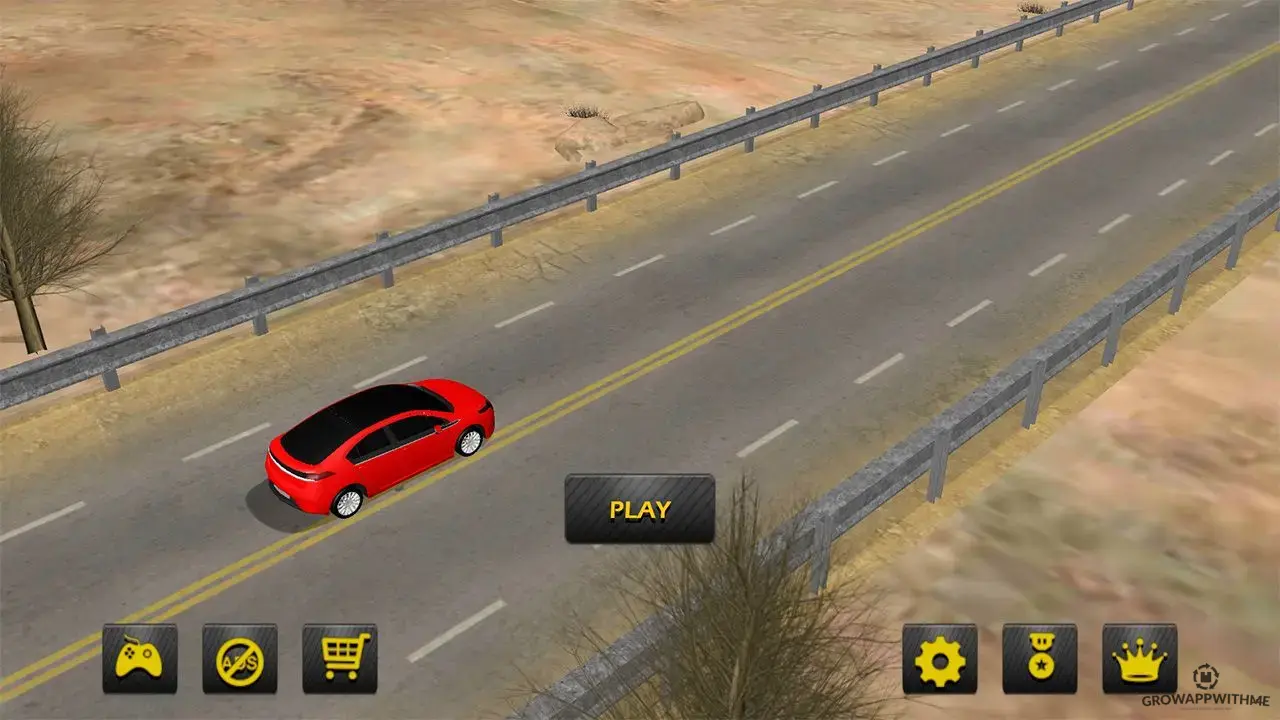Image resolution: width=1280 pixels, height=720 pixels.
Task: Open the gamepad controller icon menu
Action: 140,659
